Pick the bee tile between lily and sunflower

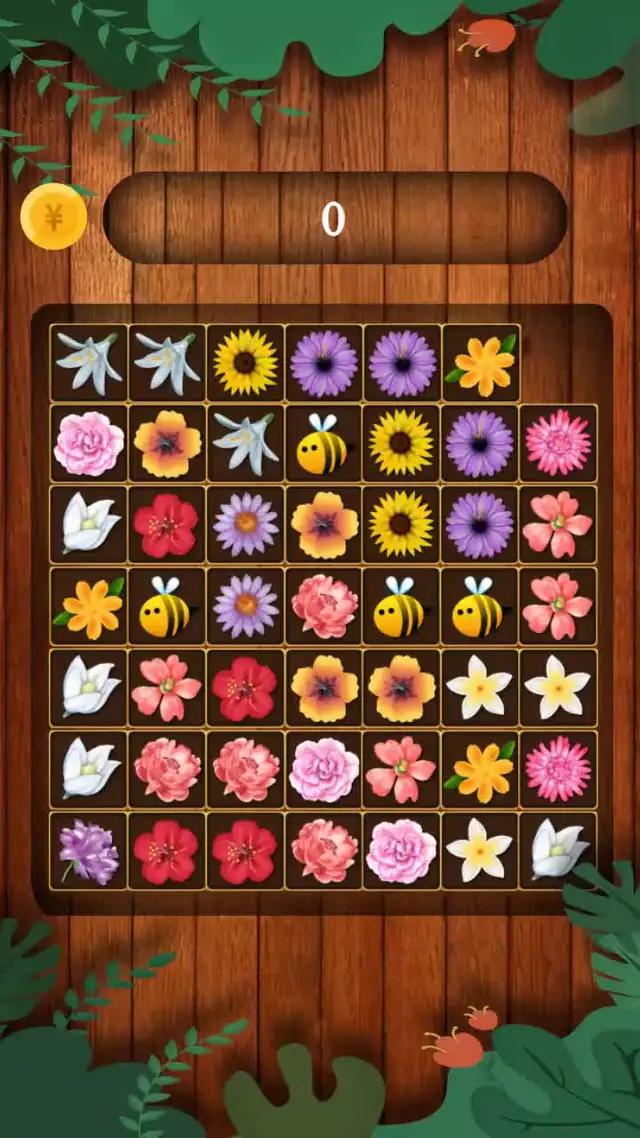323,443
